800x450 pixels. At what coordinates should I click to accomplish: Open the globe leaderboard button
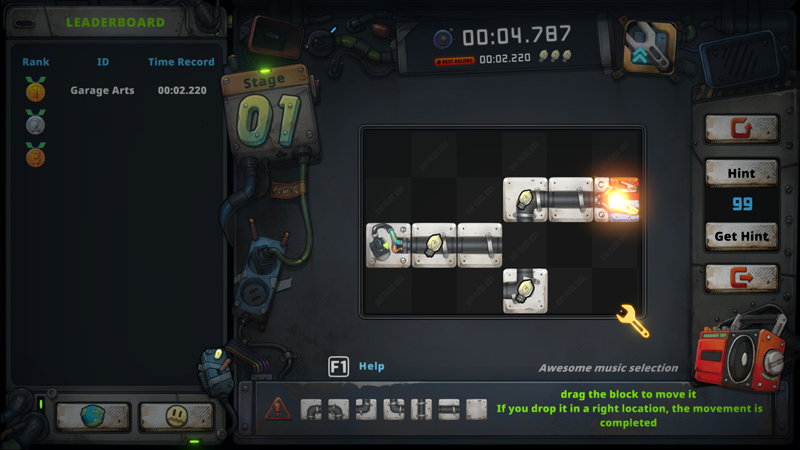(93, 416)
